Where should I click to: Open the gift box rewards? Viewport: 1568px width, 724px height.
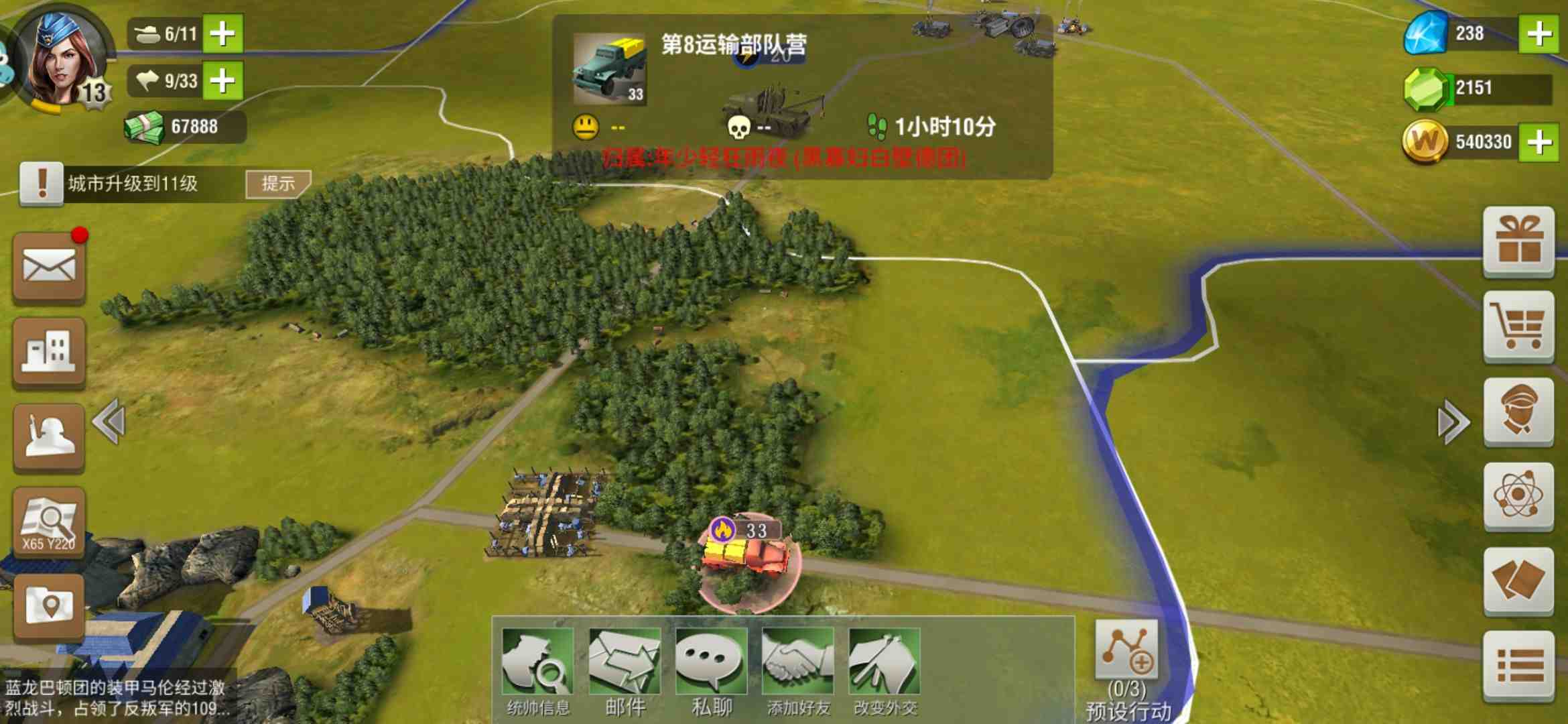tap(1518, 241)
